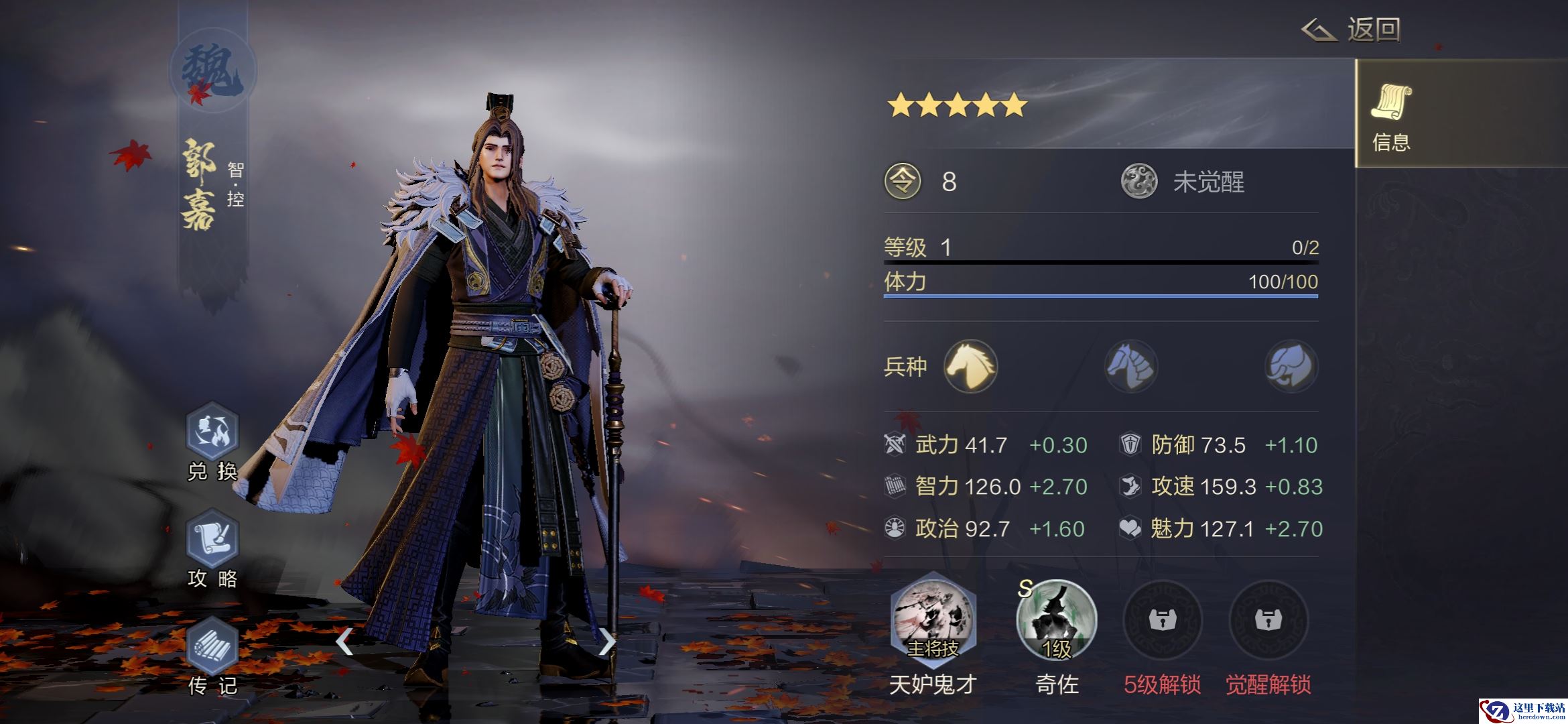1568x724 pixels.
Task: Show the previous general with left arrow
Action: (x=344, y=642)
